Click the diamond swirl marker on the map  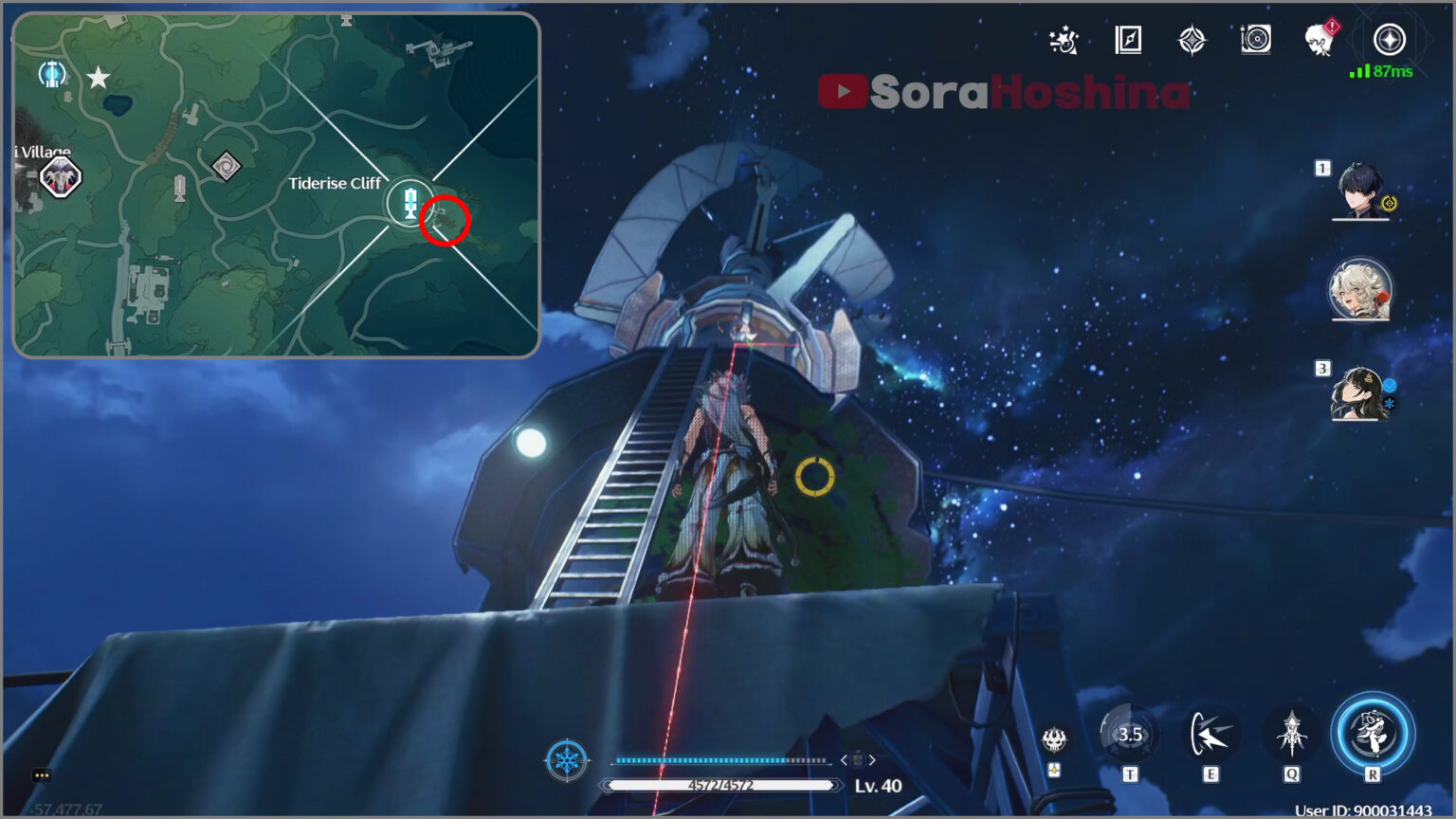[x=226, y=167]
